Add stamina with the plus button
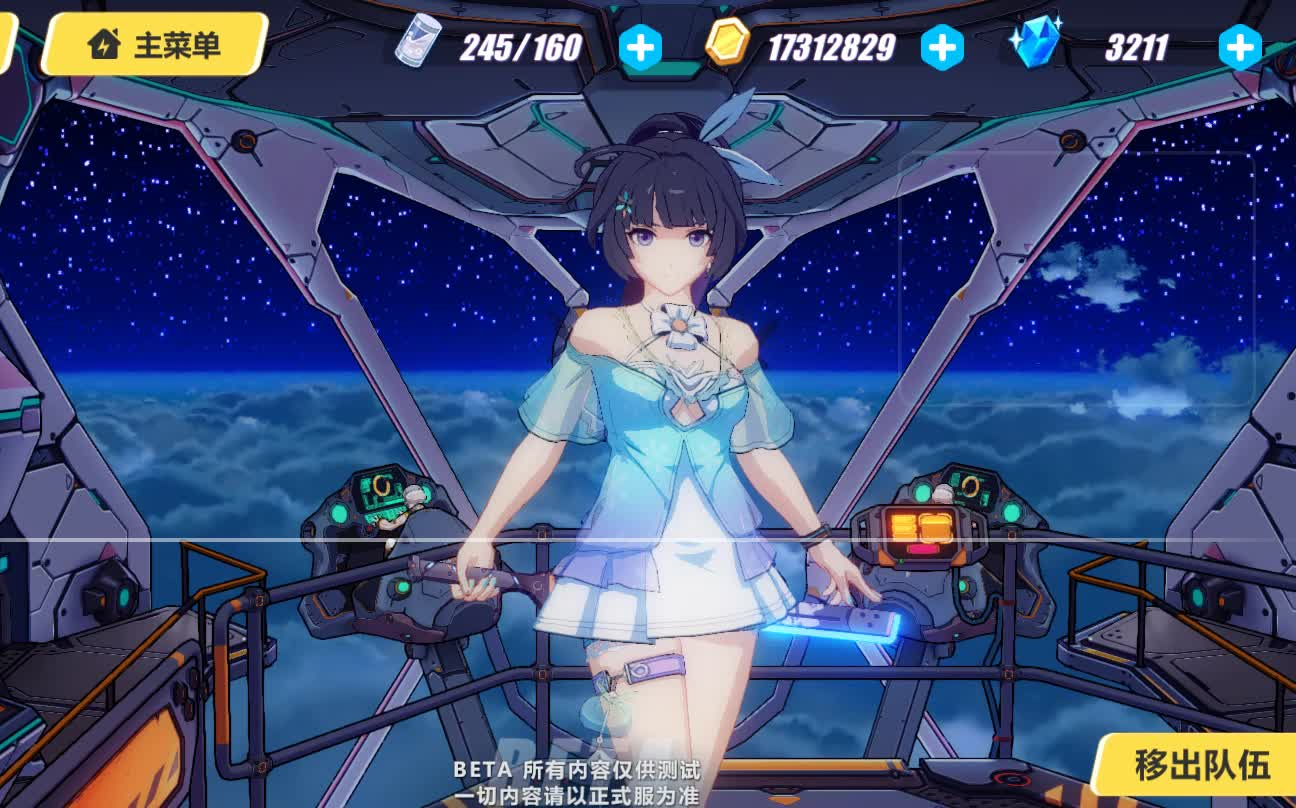Viewport: 1296px width, 808px height. pos(640,47)
